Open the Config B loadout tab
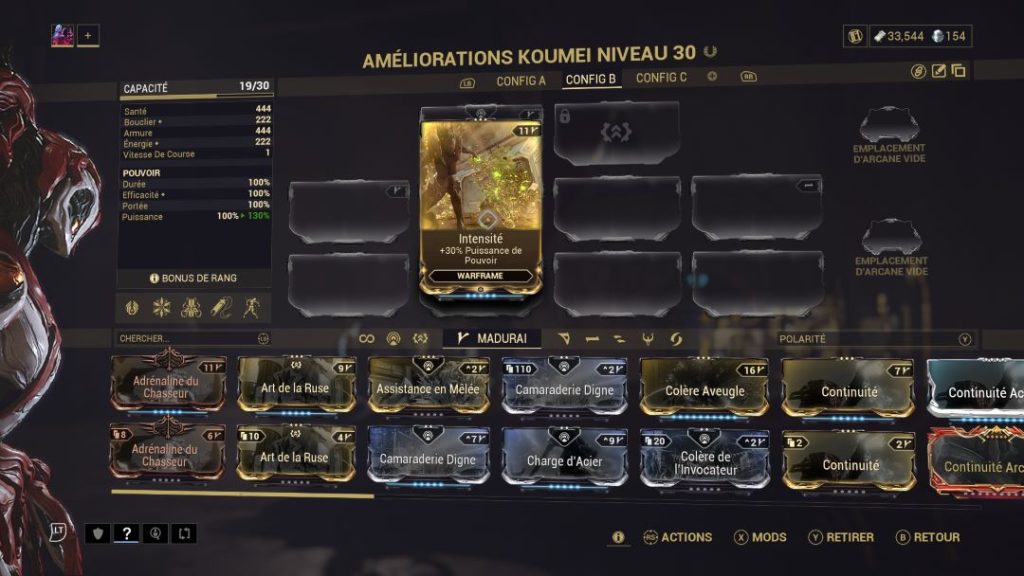This screenshot has width=1024, height=576. pos(591,79)
